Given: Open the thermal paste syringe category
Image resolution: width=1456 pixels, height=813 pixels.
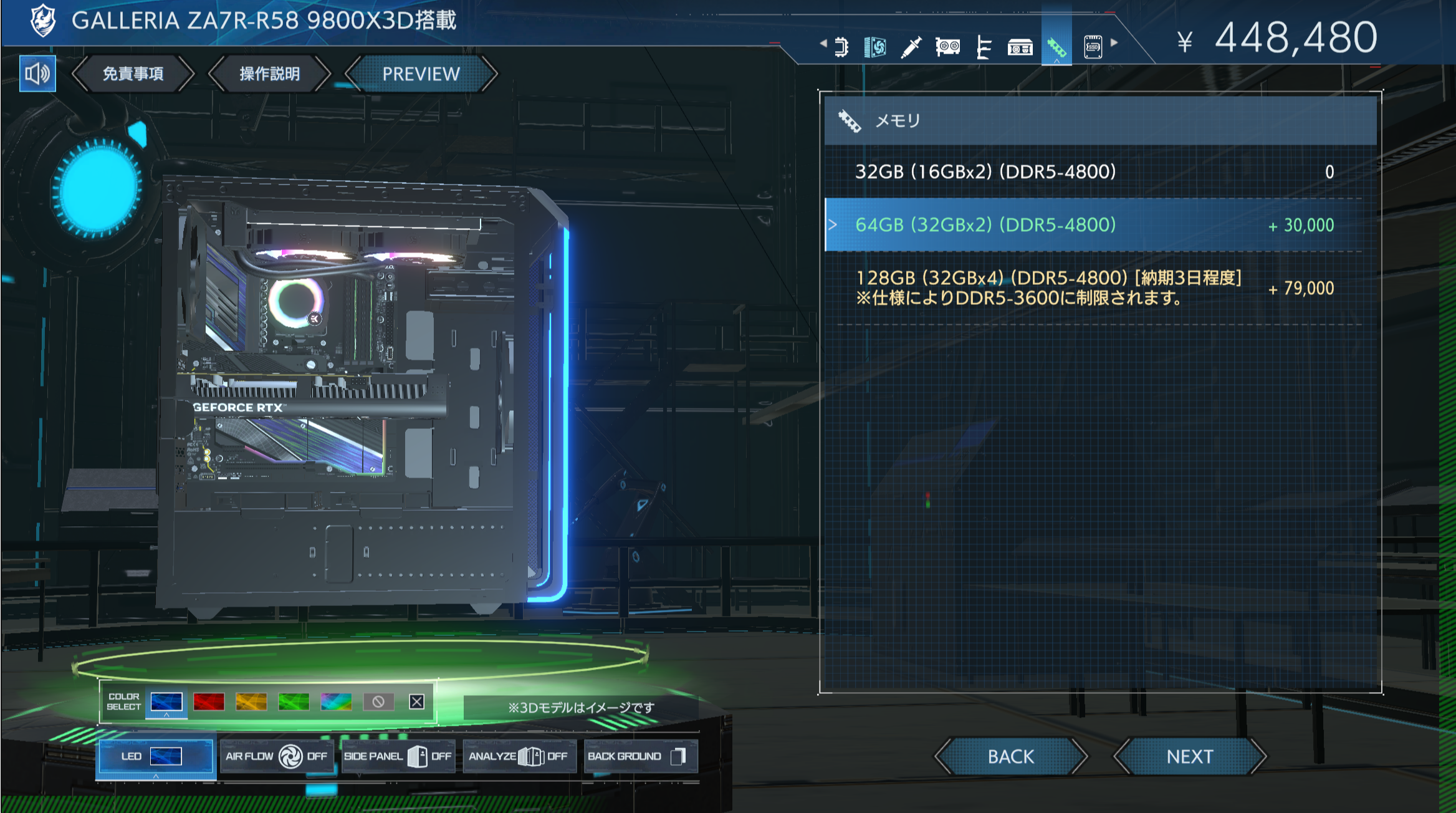Looking at the screenshot, I should [x=911, y=47].
